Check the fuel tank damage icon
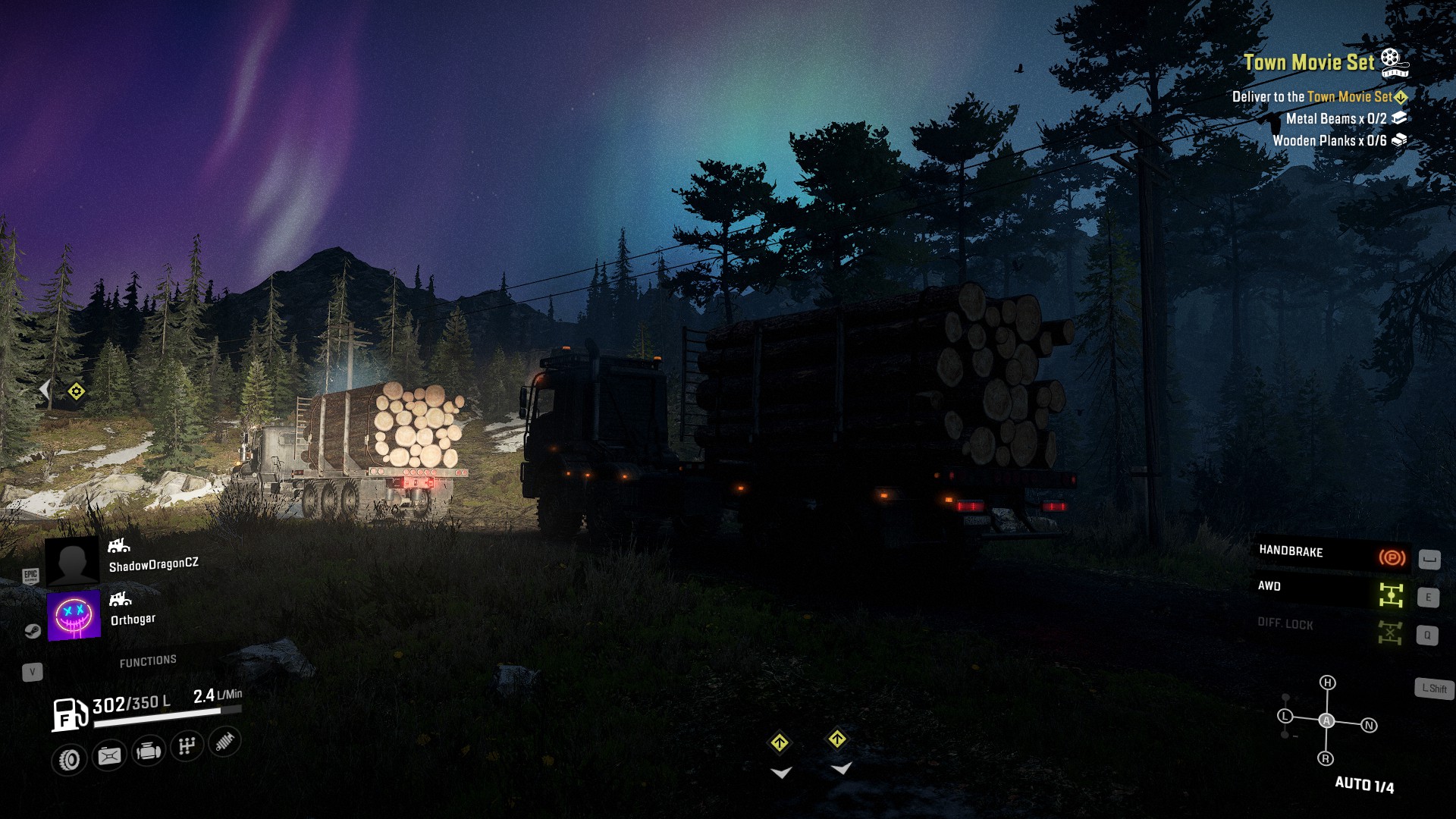Screen dimensions: 1456x819 (x=109, y=755)
